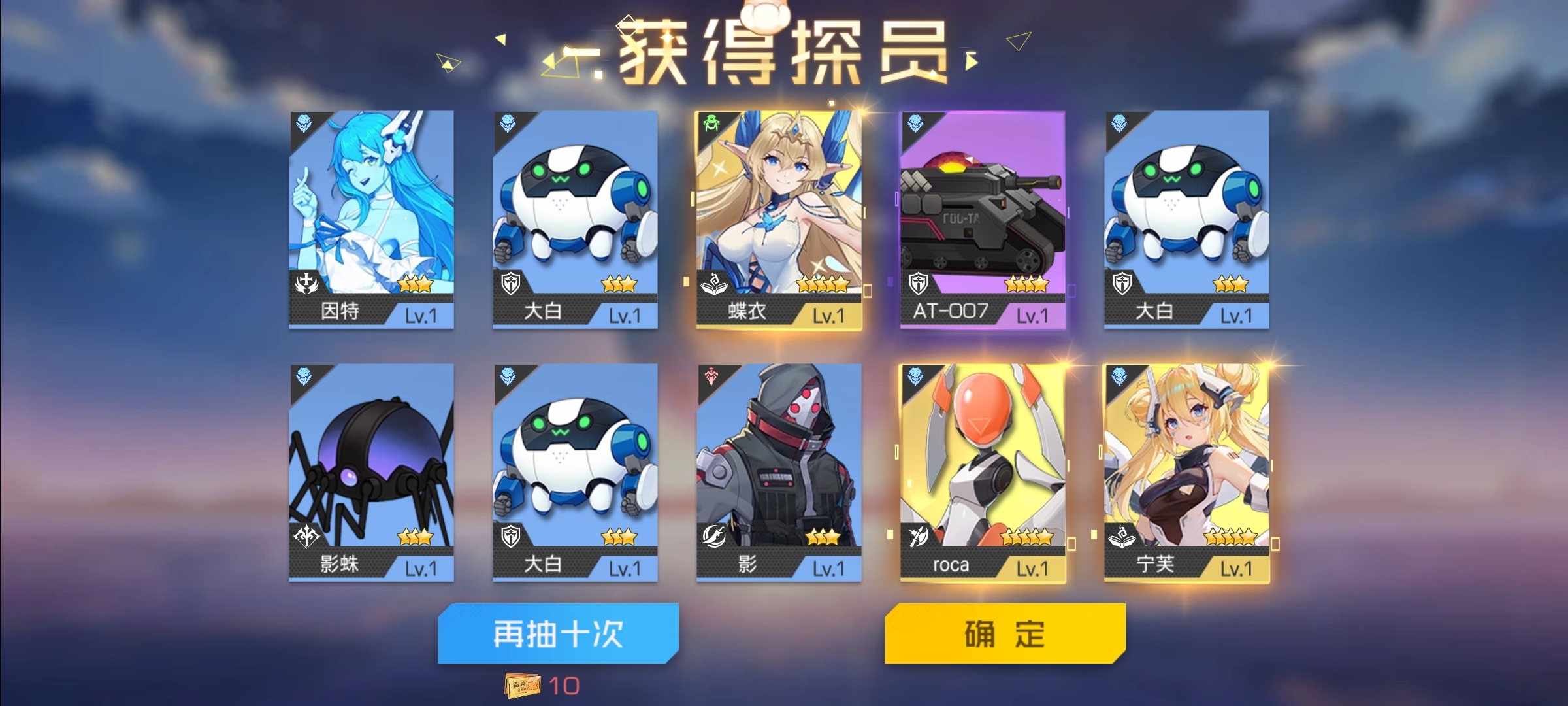Select the healer cross emblem on 因特's card
Viewport: 1568px width, 706px height.
point(306,282)
